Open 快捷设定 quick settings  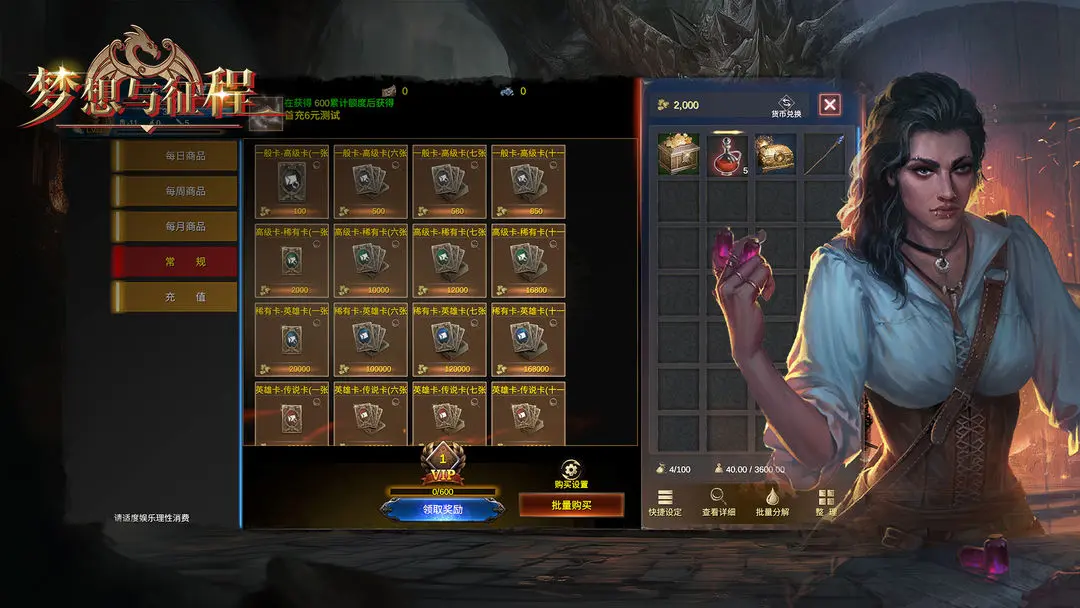665,502
